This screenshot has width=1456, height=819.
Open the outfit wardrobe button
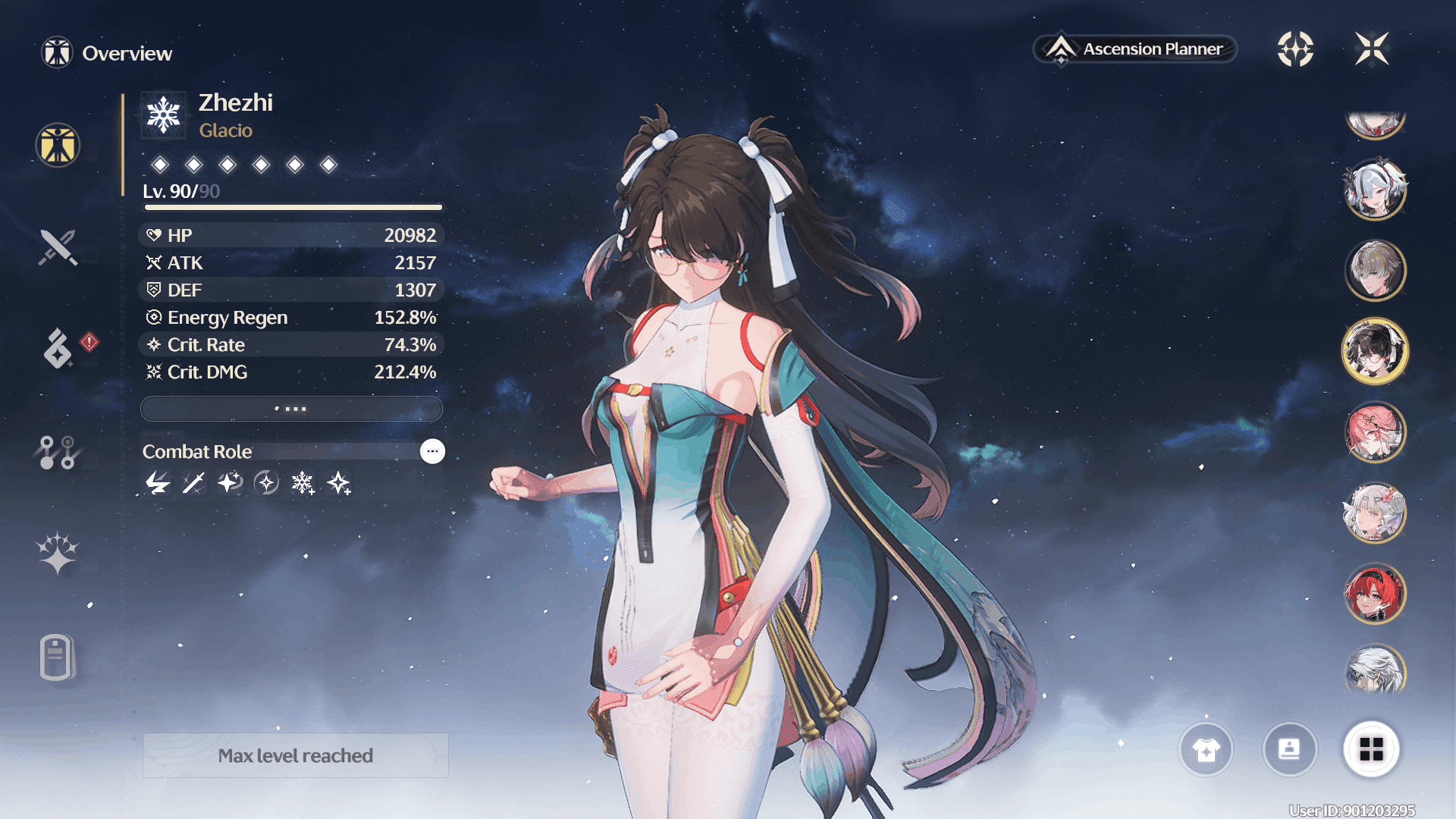point(1206,750)
